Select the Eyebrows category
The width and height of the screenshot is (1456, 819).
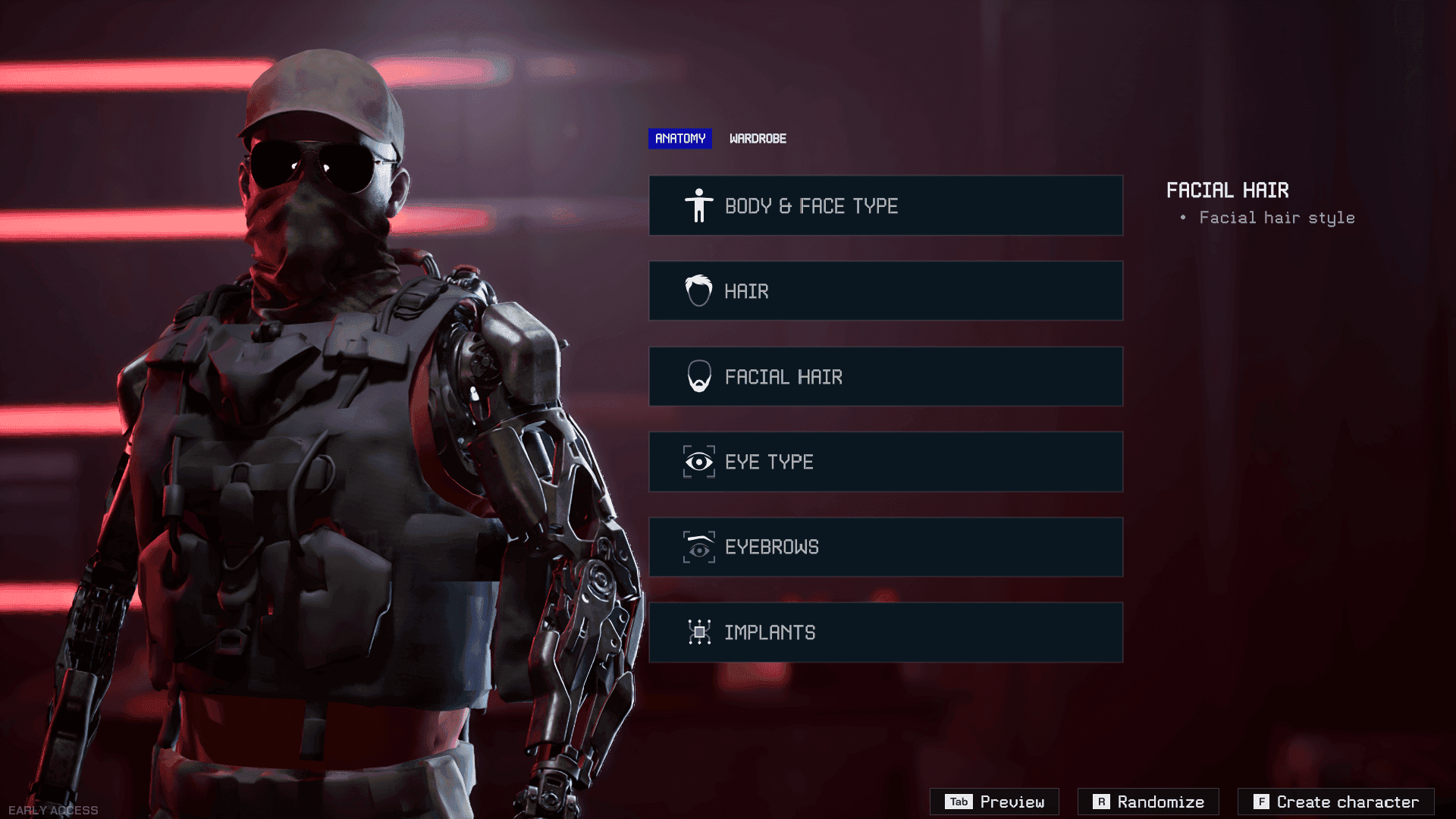885,547
